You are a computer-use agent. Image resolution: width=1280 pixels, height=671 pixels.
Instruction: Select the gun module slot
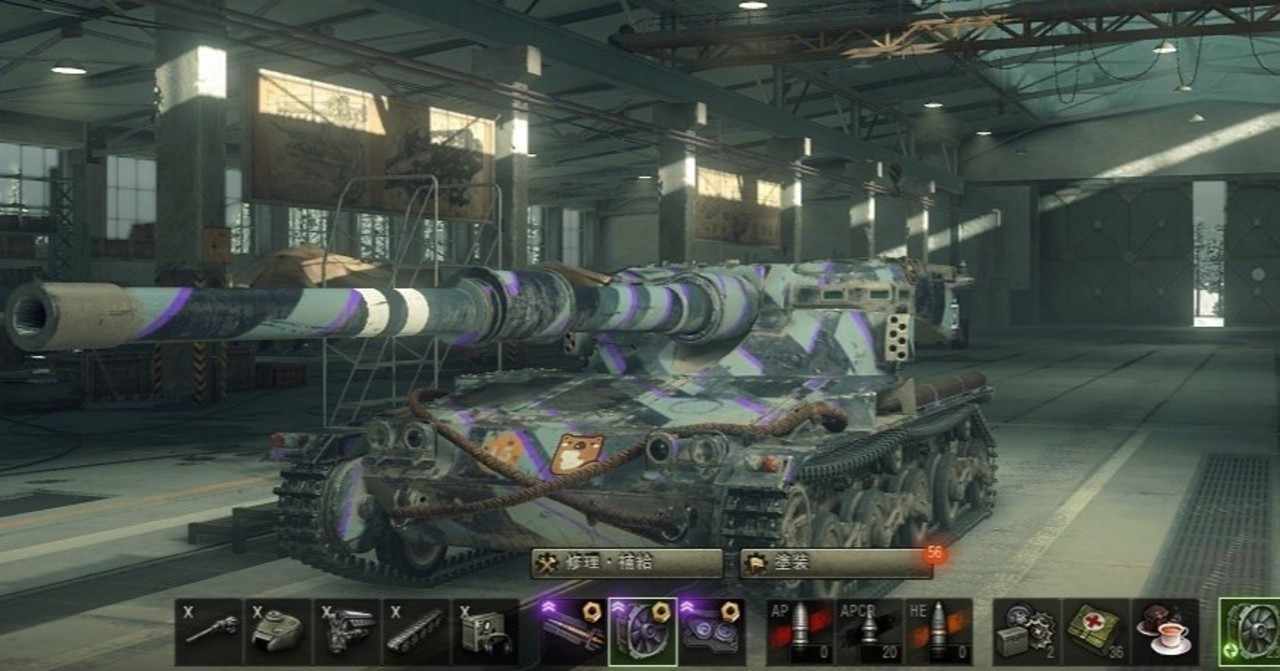click(x=209, y=632)
